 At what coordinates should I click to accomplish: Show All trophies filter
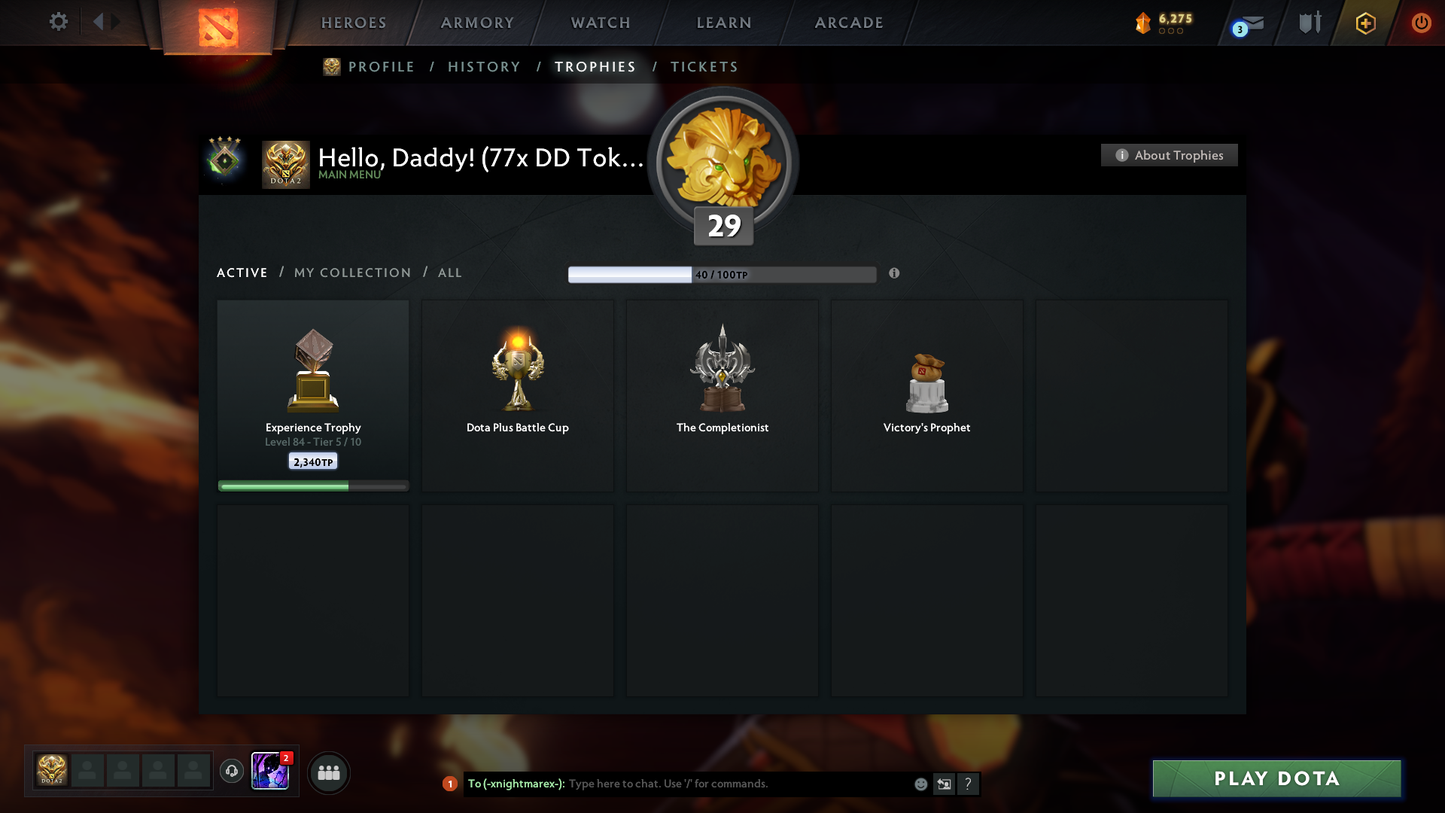point(450,273)
